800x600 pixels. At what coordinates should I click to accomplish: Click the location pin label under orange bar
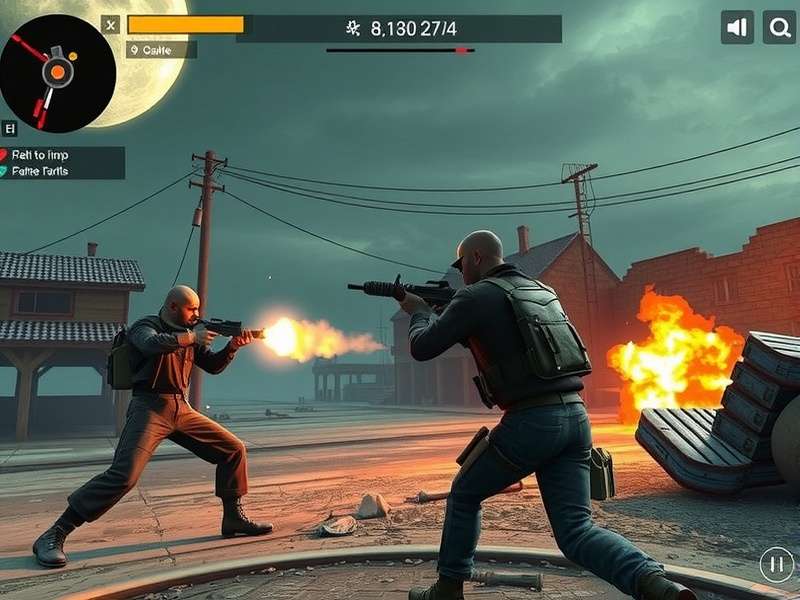tap(161, 50)
